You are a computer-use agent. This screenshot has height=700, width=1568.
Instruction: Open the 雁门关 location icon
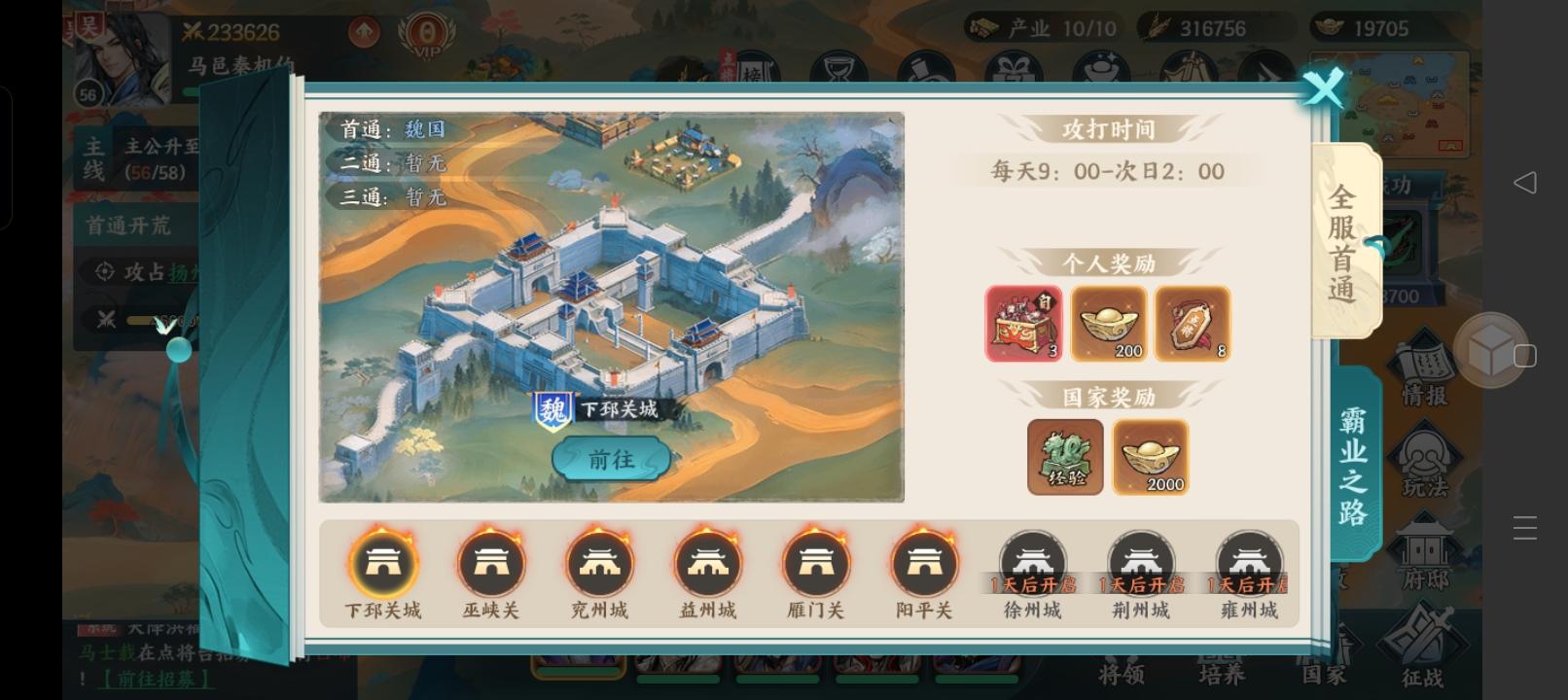click(x=817, y=562)
